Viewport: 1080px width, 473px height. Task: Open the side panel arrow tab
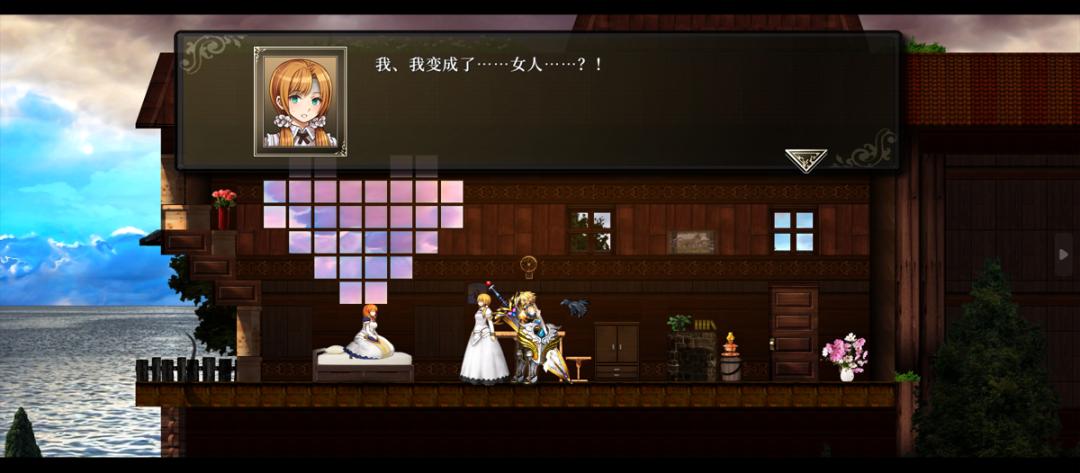click(1063, 254)
